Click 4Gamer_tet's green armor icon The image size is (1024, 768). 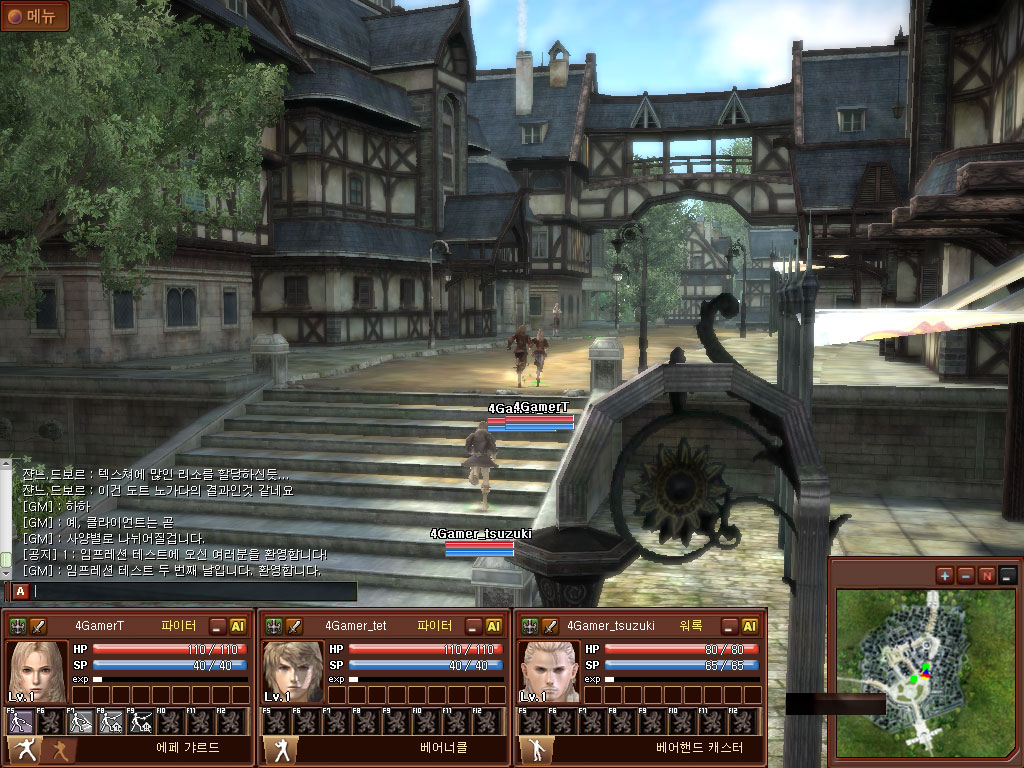coord(274,626)
